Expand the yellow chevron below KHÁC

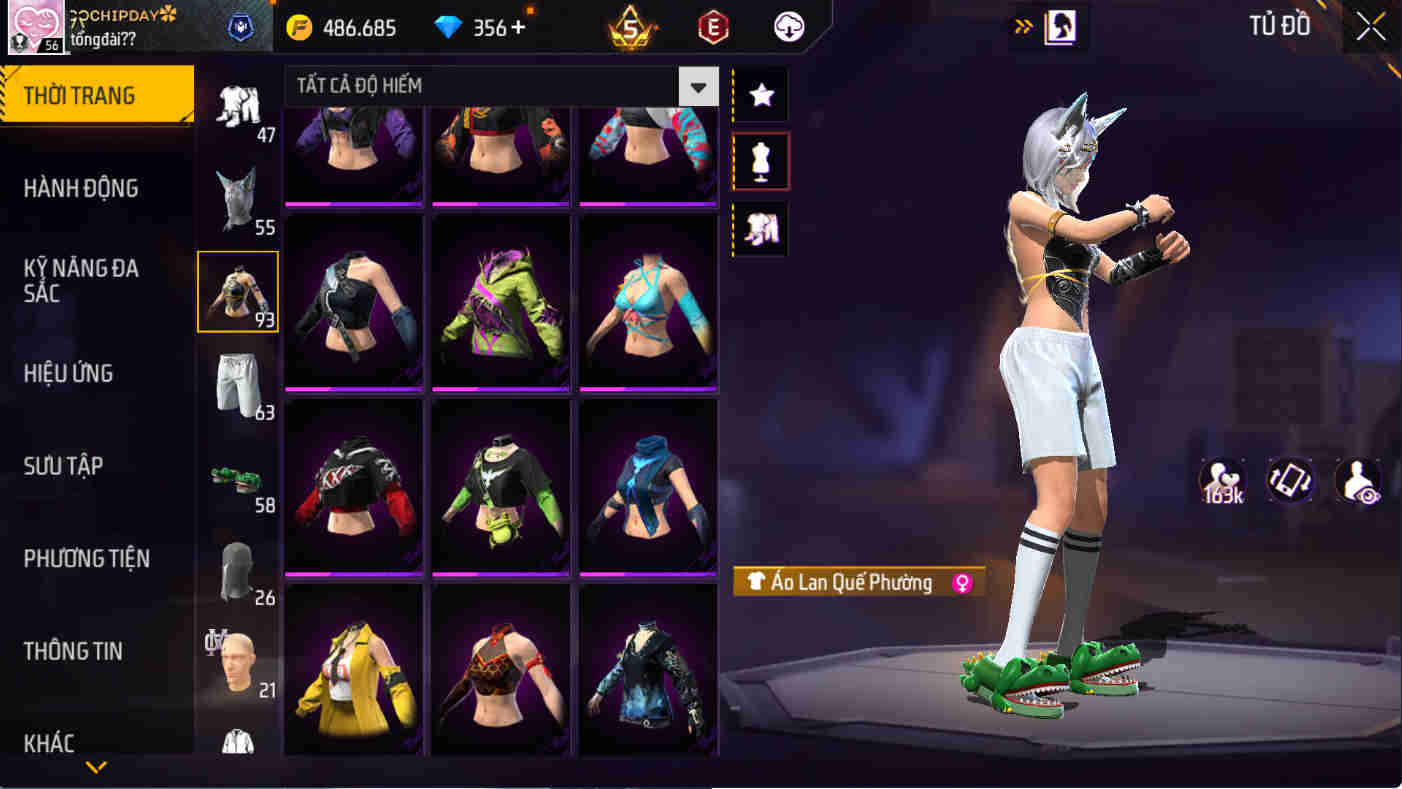click(95, 769)
